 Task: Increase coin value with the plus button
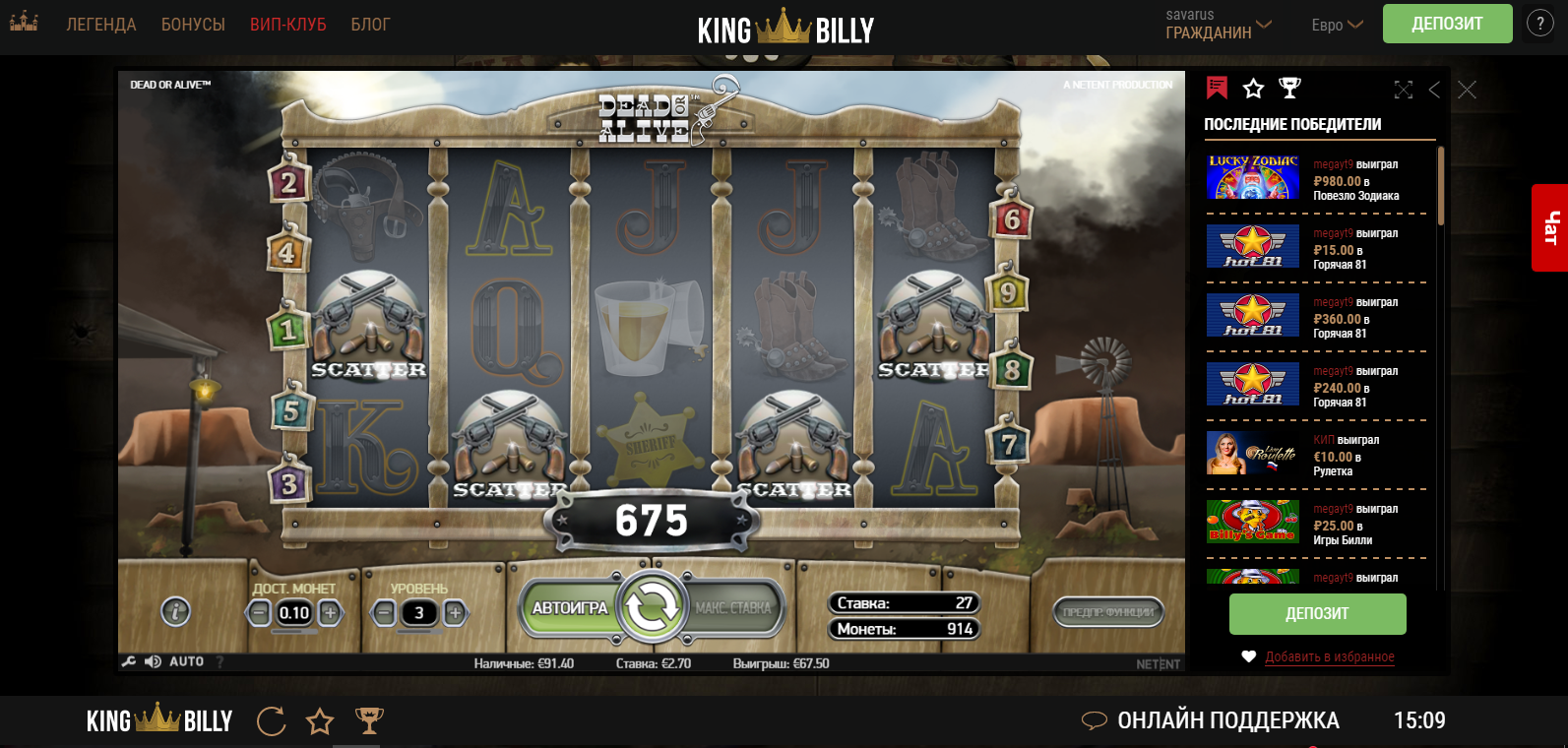[x=331, y=613]
